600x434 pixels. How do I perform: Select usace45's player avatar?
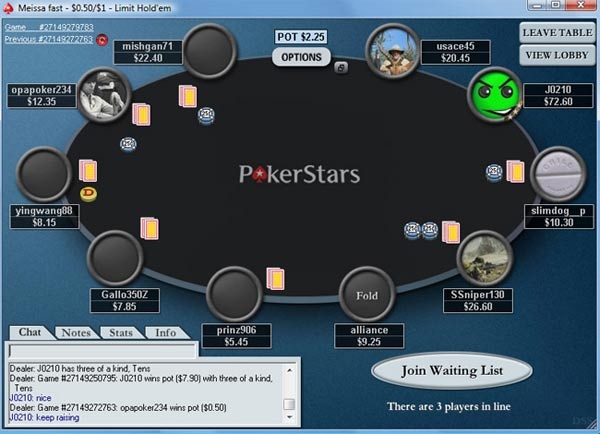tap(392, 50)
